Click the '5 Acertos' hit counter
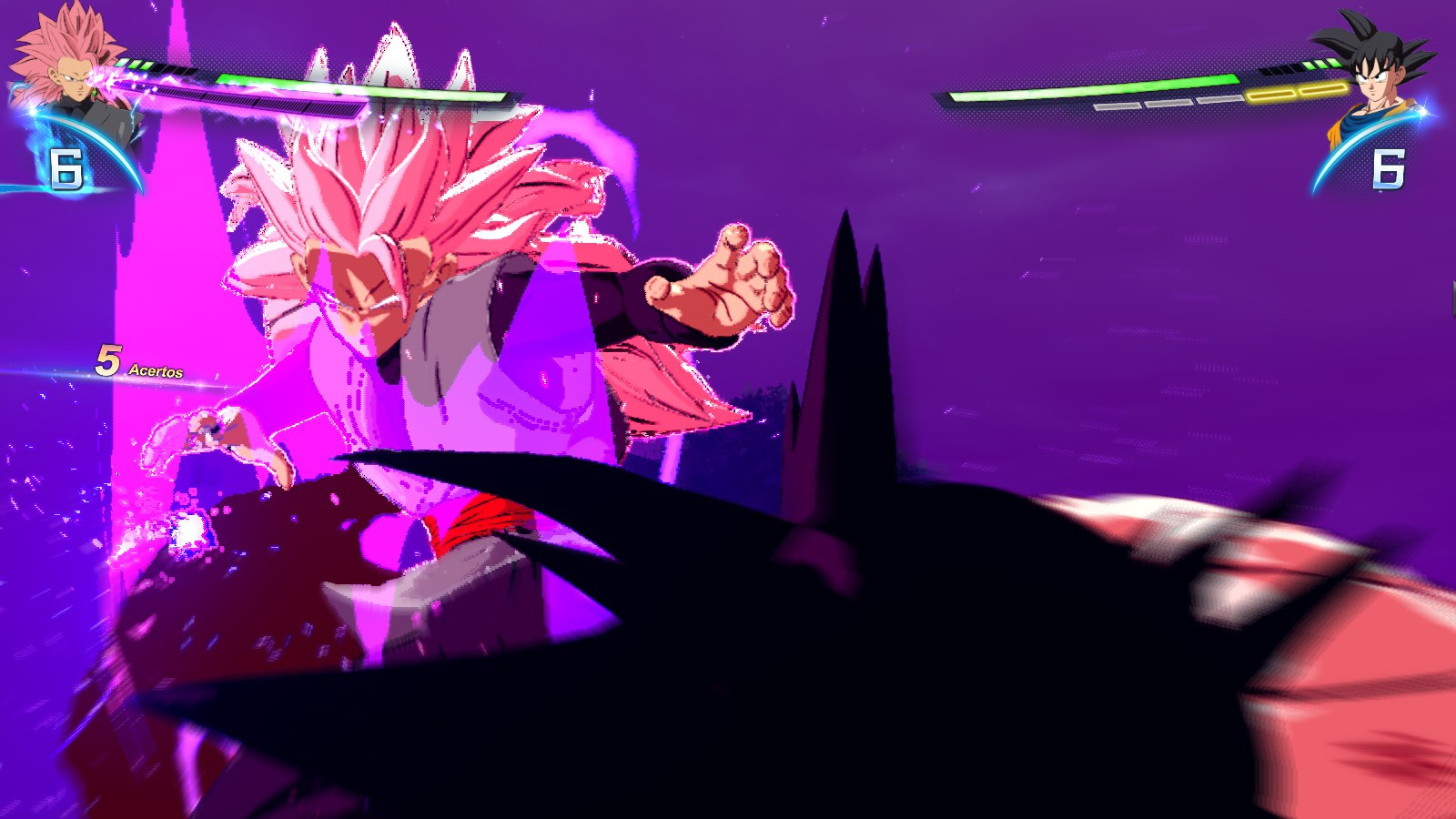 [136, 364]
